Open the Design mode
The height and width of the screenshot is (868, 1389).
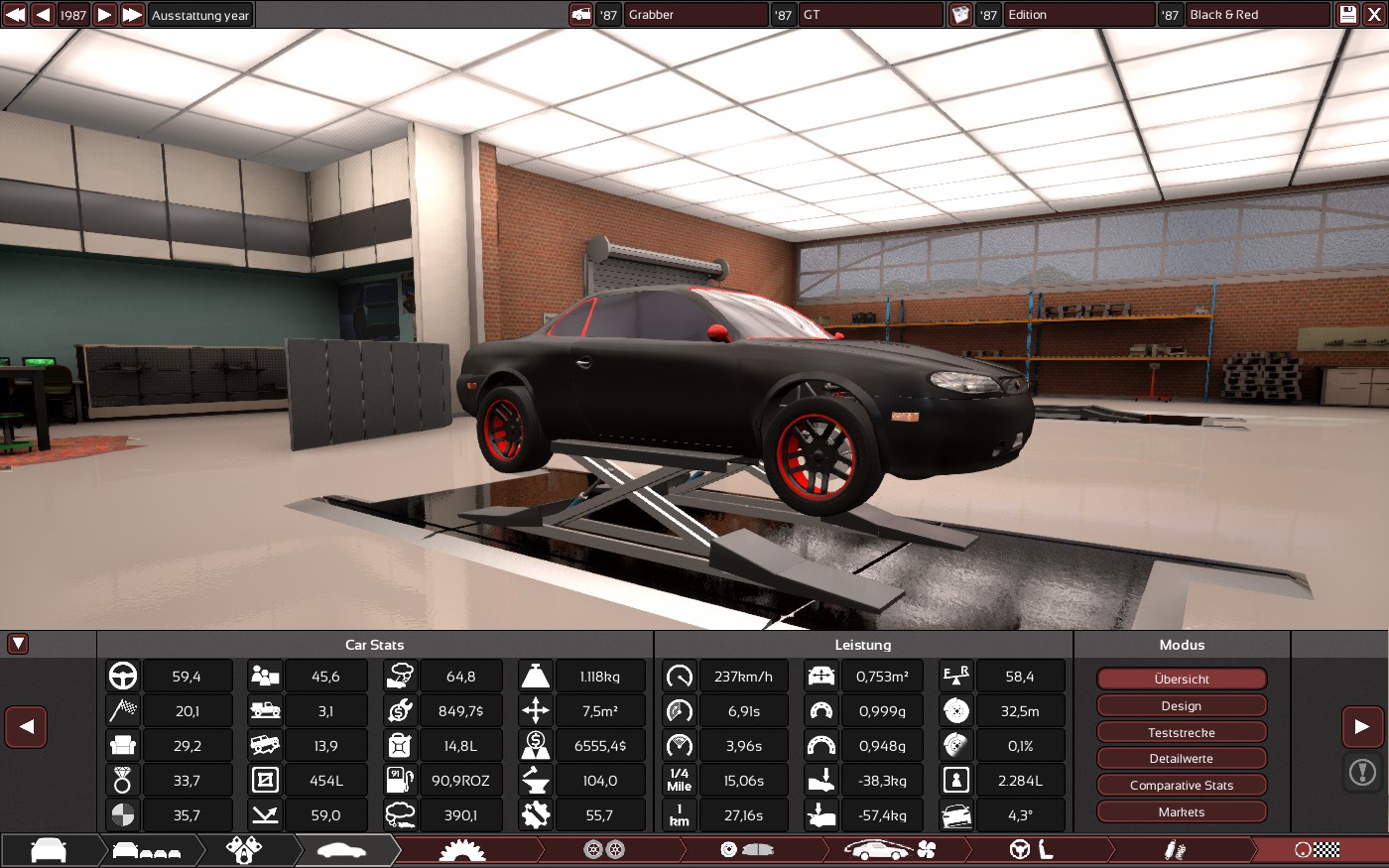[x=1182, y=706]
